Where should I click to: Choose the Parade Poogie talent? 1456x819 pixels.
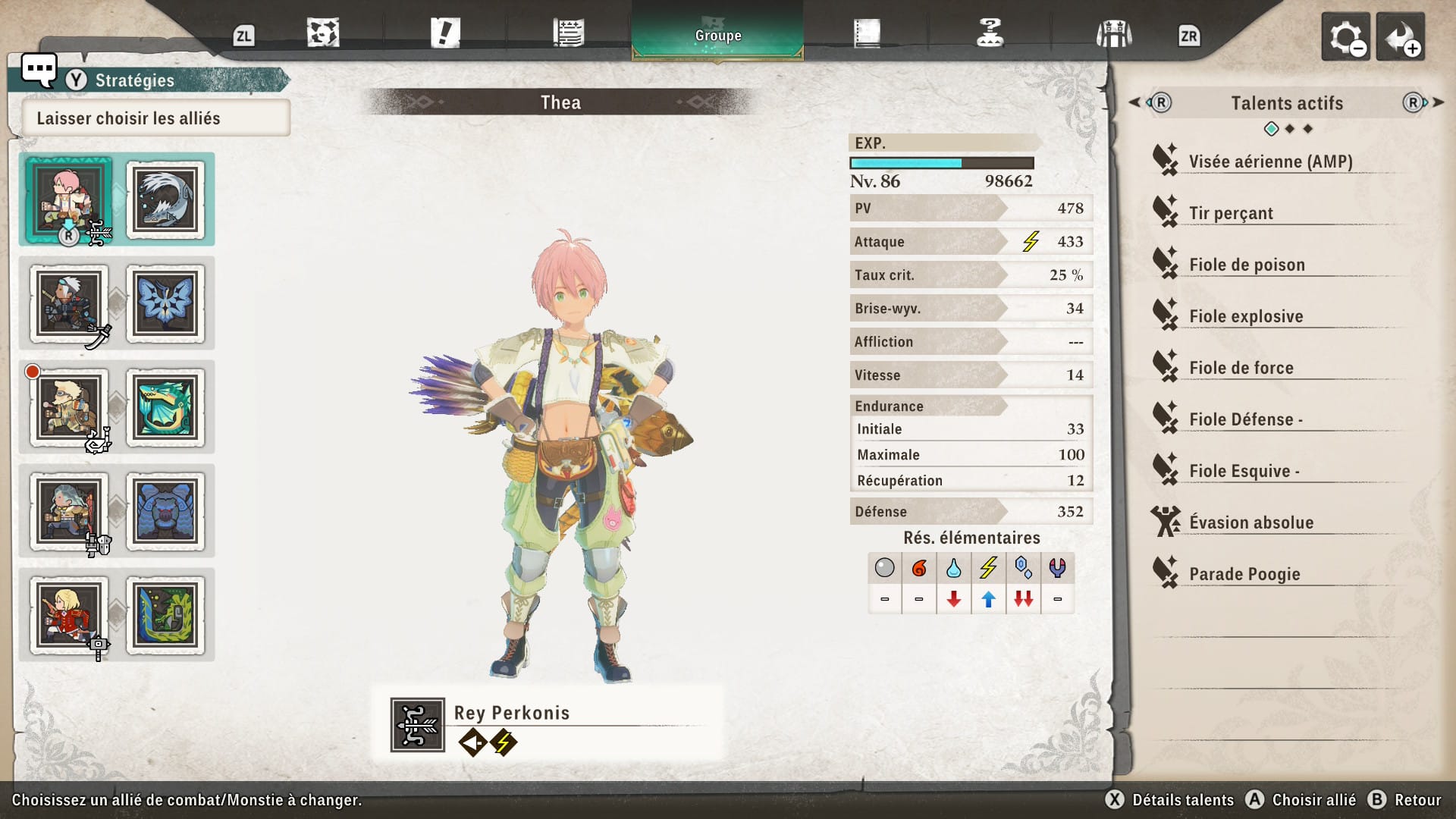(x=1244, y=574)
